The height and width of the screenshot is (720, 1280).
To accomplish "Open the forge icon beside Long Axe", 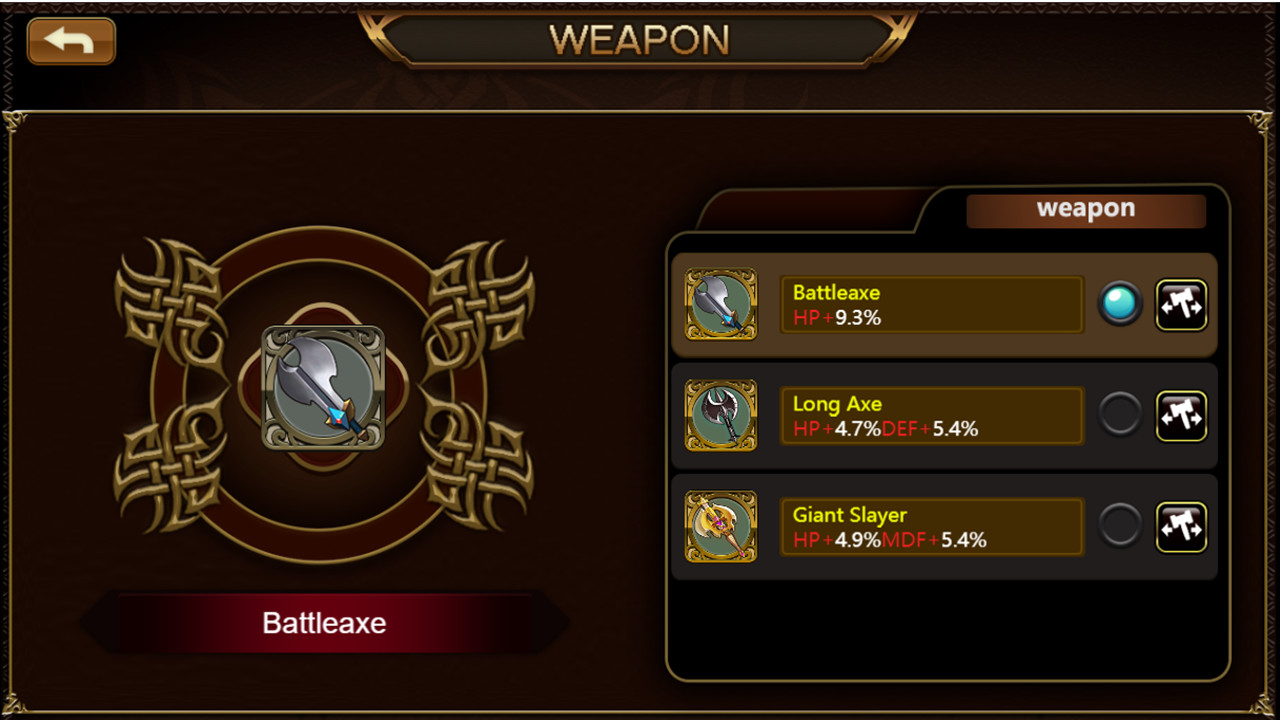I will [x=1182, y=416].
